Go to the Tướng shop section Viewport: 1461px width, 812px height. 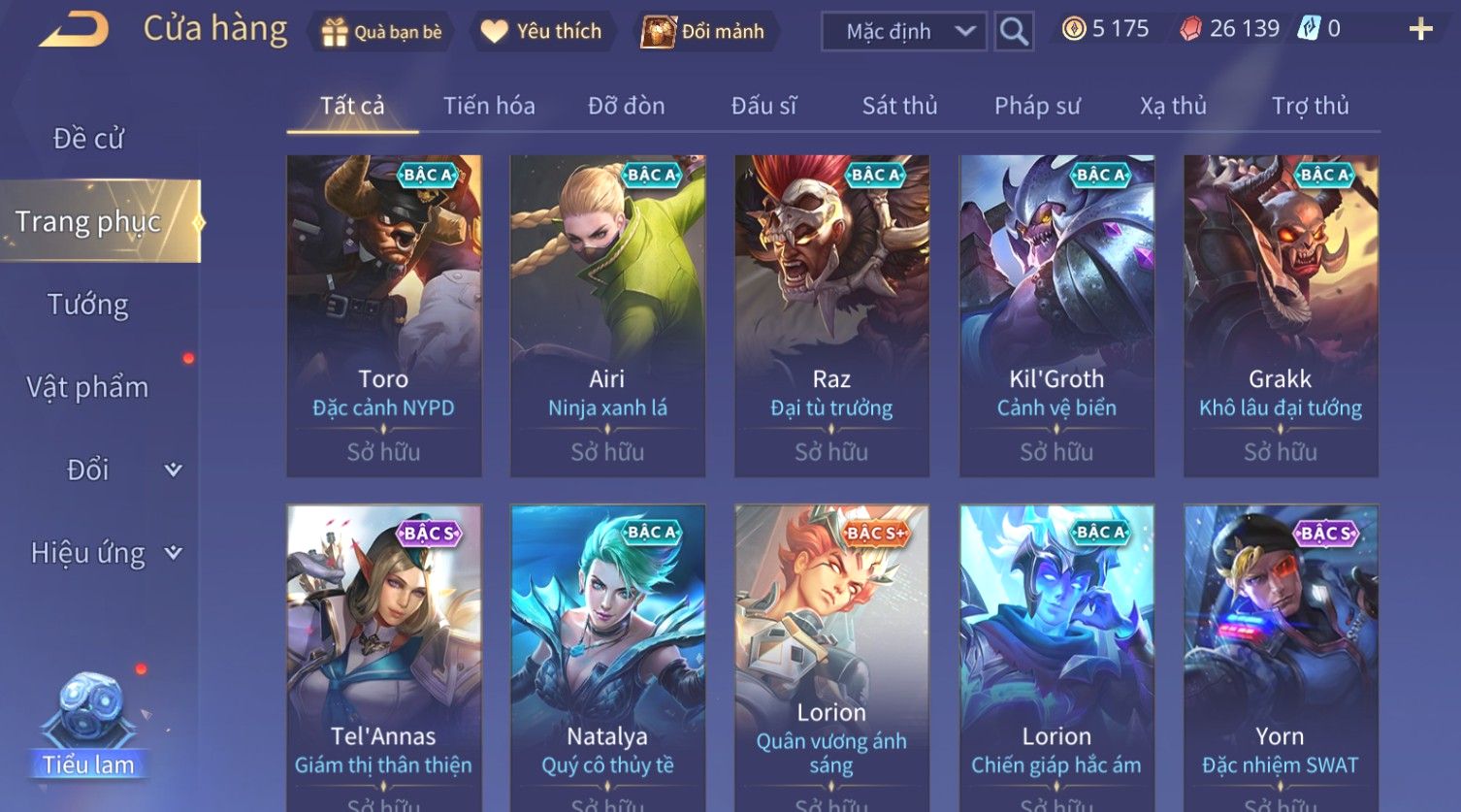tap(88, 305)
